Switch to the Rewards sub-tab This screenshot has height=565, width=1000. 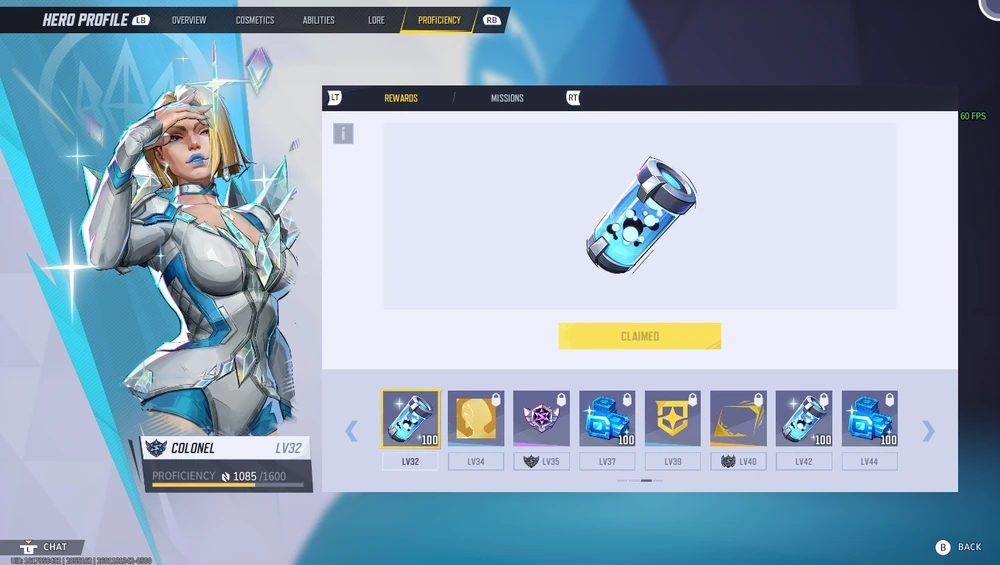click(x=401, y=98)
